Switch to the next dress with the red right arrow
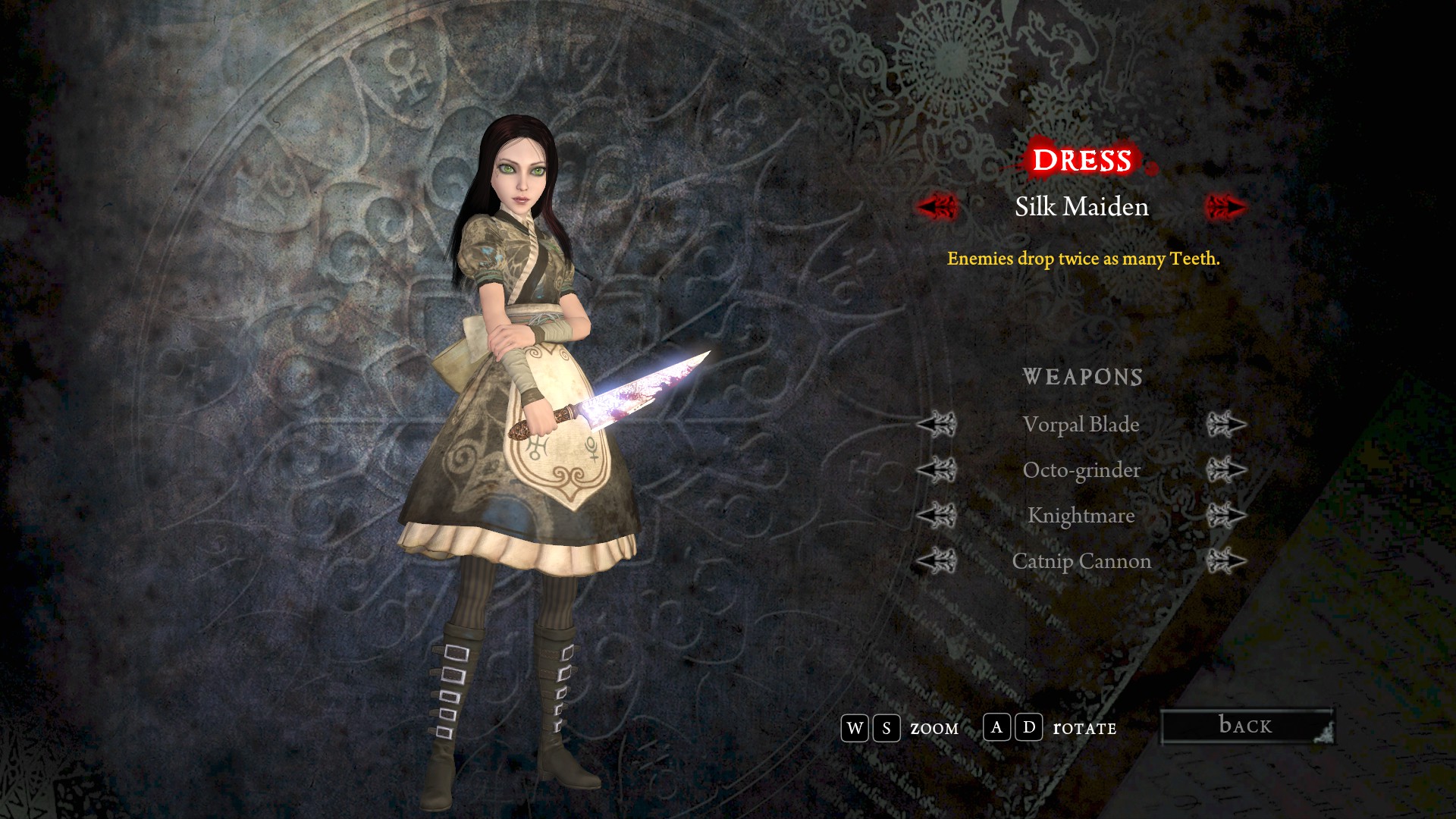 [x=1225, y=206]
